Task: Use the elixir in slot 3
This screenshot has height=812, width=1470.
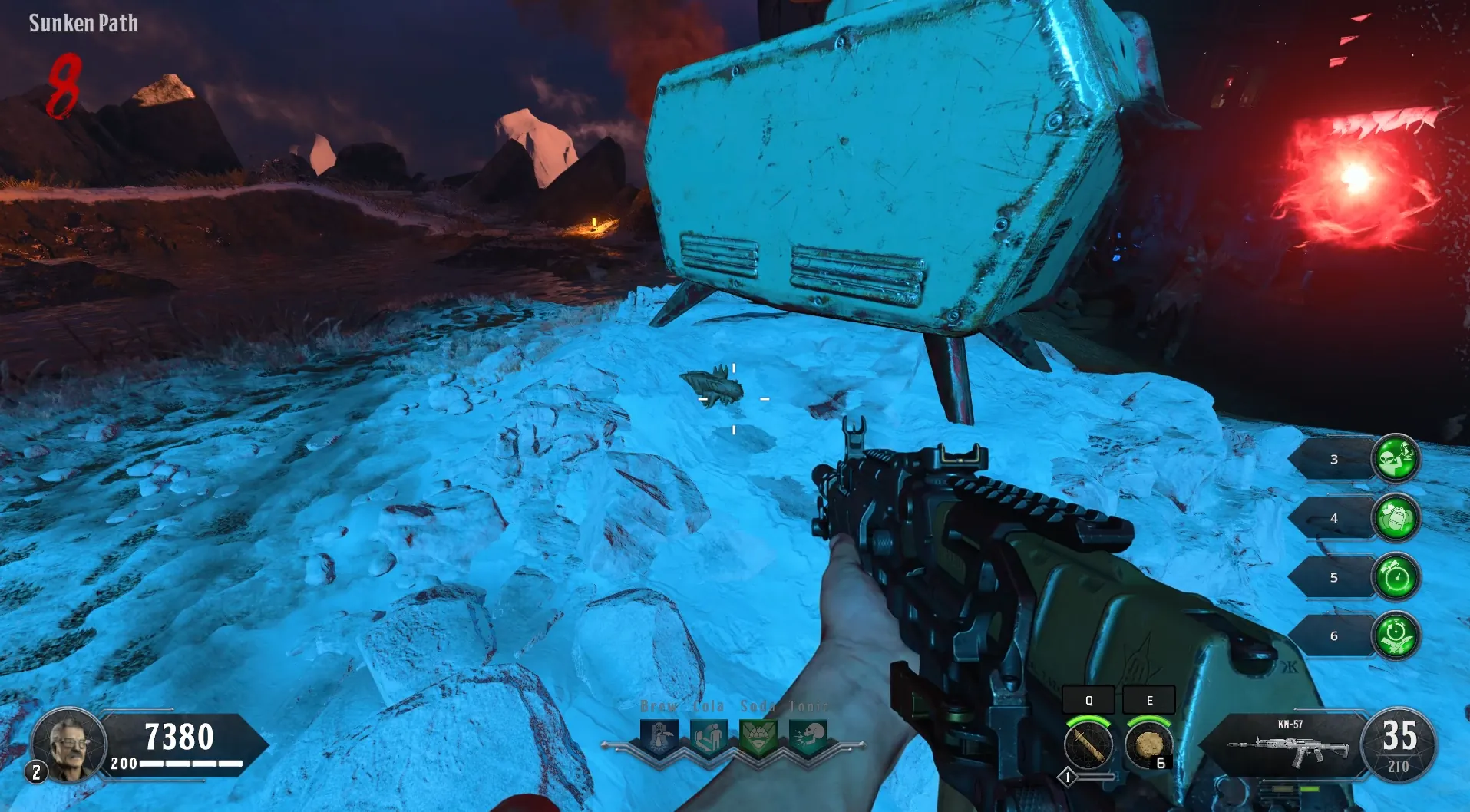Action: click(1396, 459)
